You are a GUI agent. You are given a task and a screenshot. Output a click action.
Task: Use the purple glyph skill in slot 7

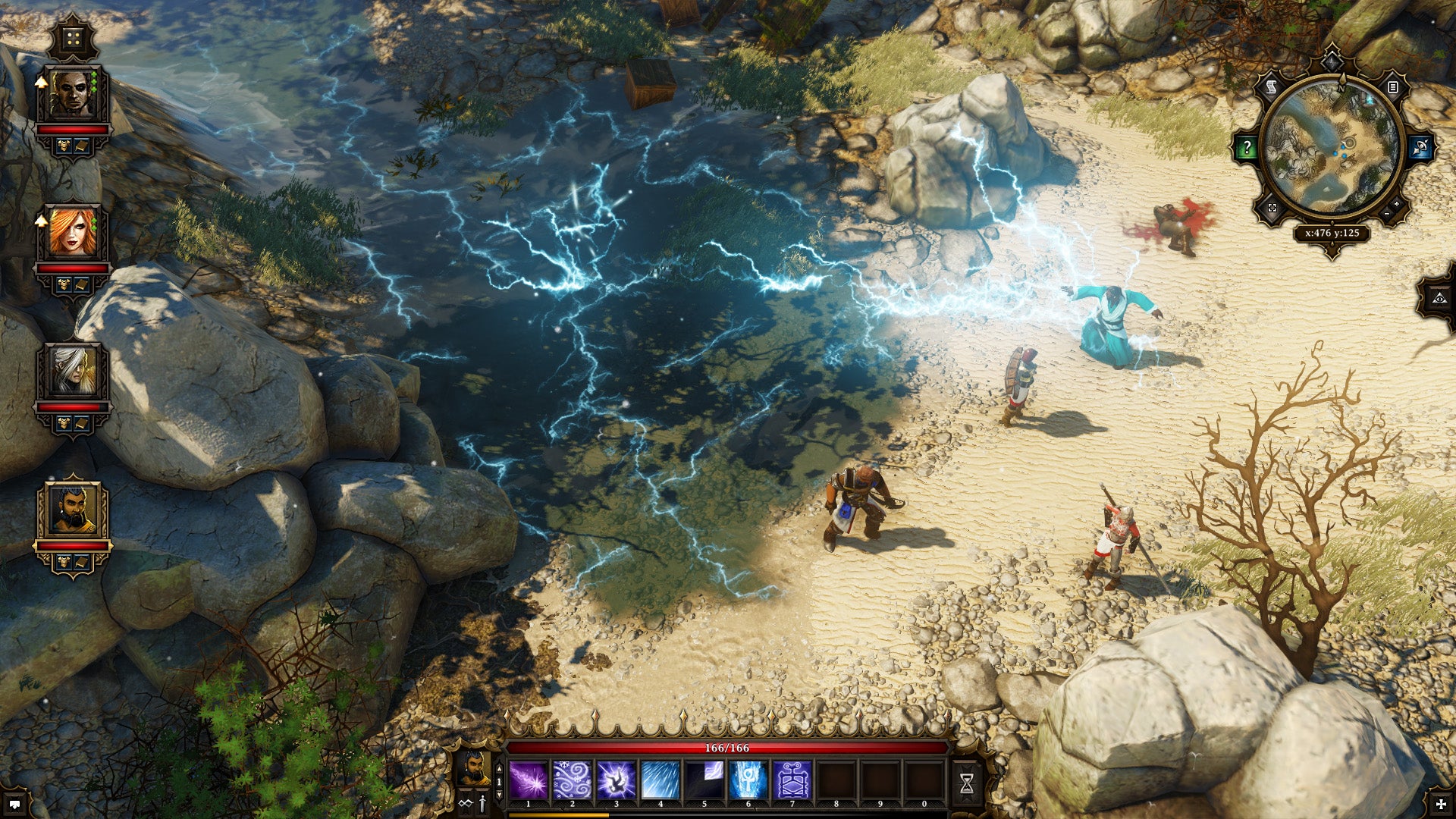[792, 780]
